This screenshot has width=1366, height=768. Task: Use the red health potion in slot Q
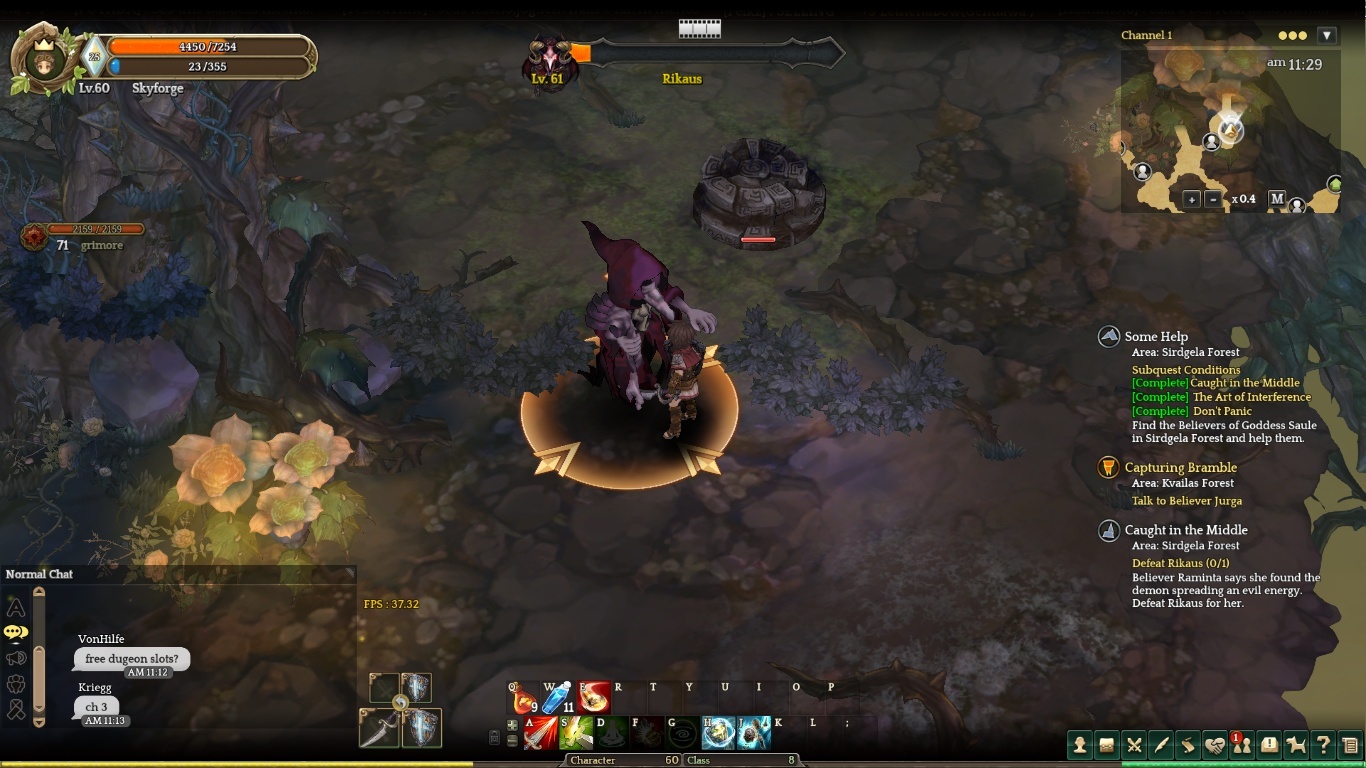[x=526, y=698]
